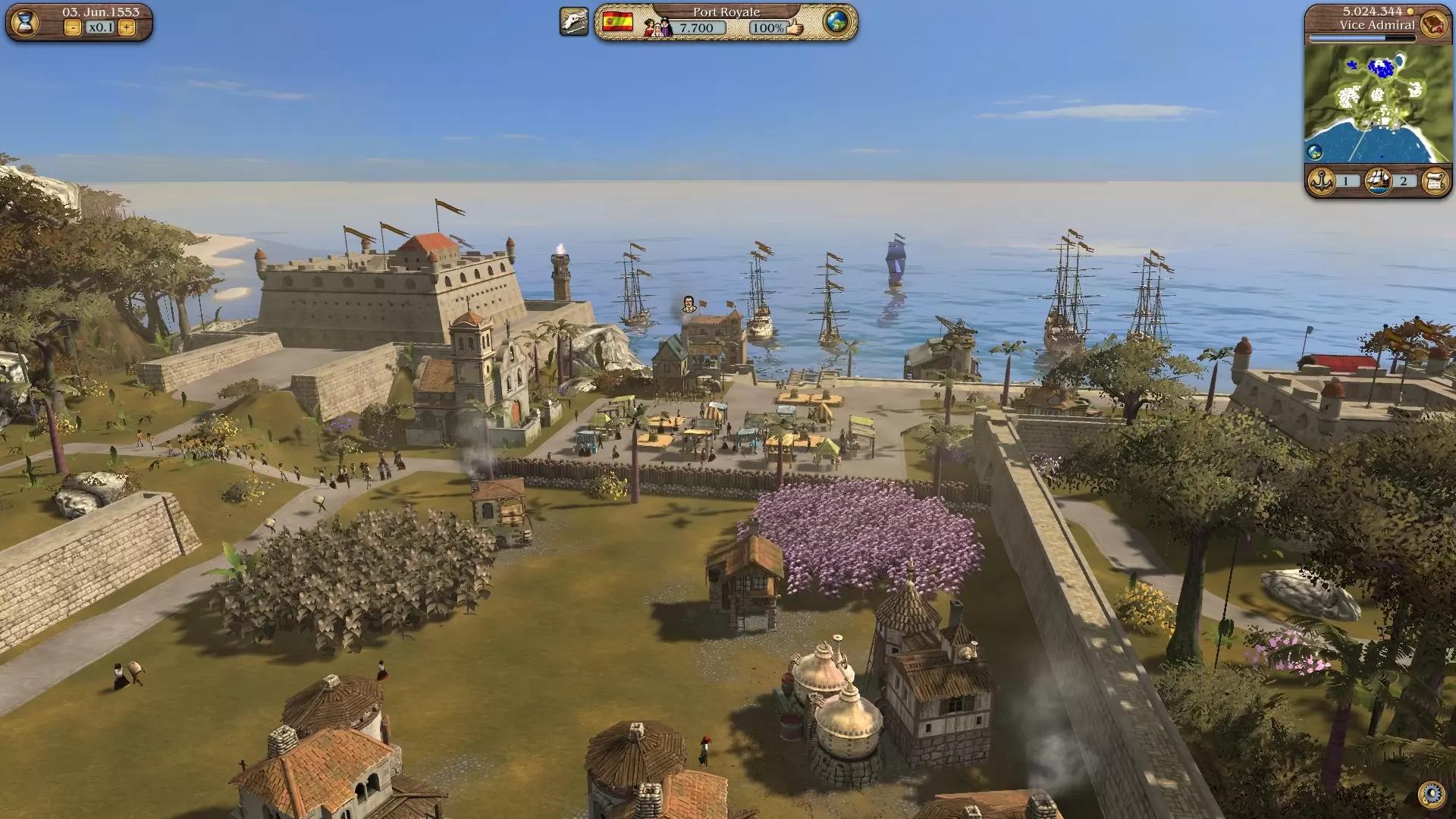Increase game speed with the plus button
Viewport: 1456px width, 819px height.
tap(127, 28)
